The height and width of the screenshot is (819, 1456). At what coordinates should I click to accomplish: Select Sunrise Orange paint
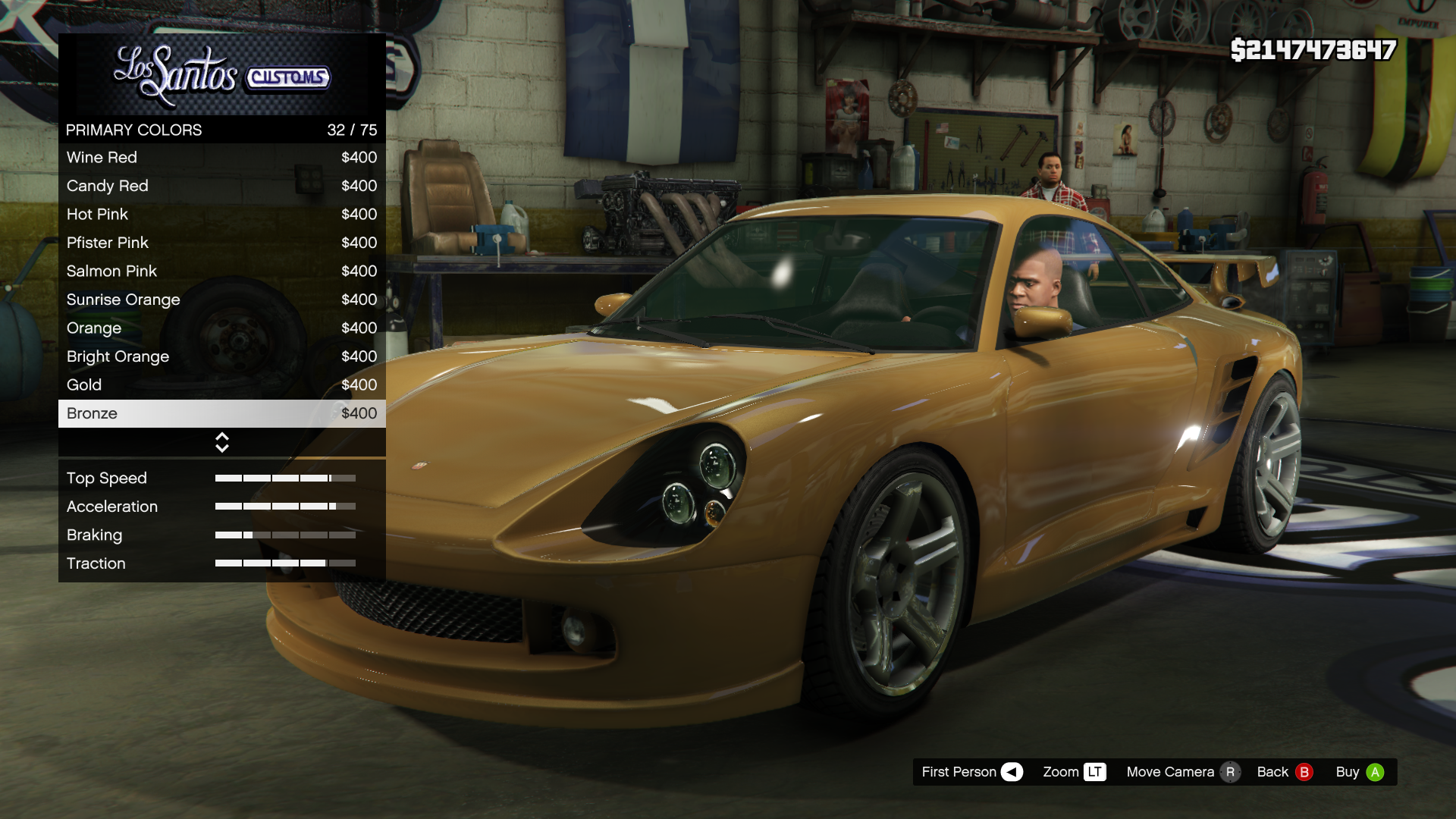[221, 300]
